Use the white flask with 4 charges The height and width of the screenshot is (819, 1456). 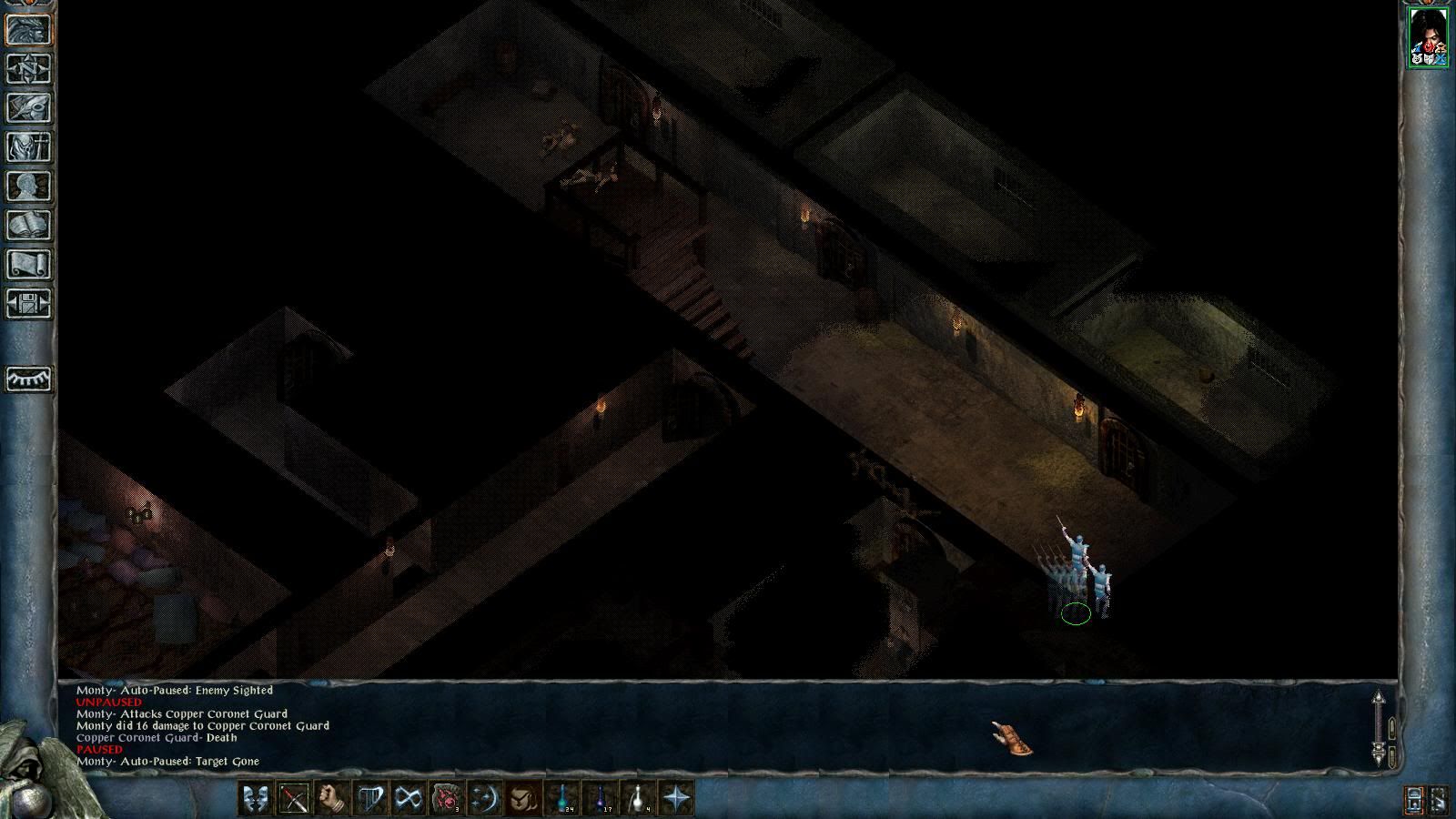[640, 798]
